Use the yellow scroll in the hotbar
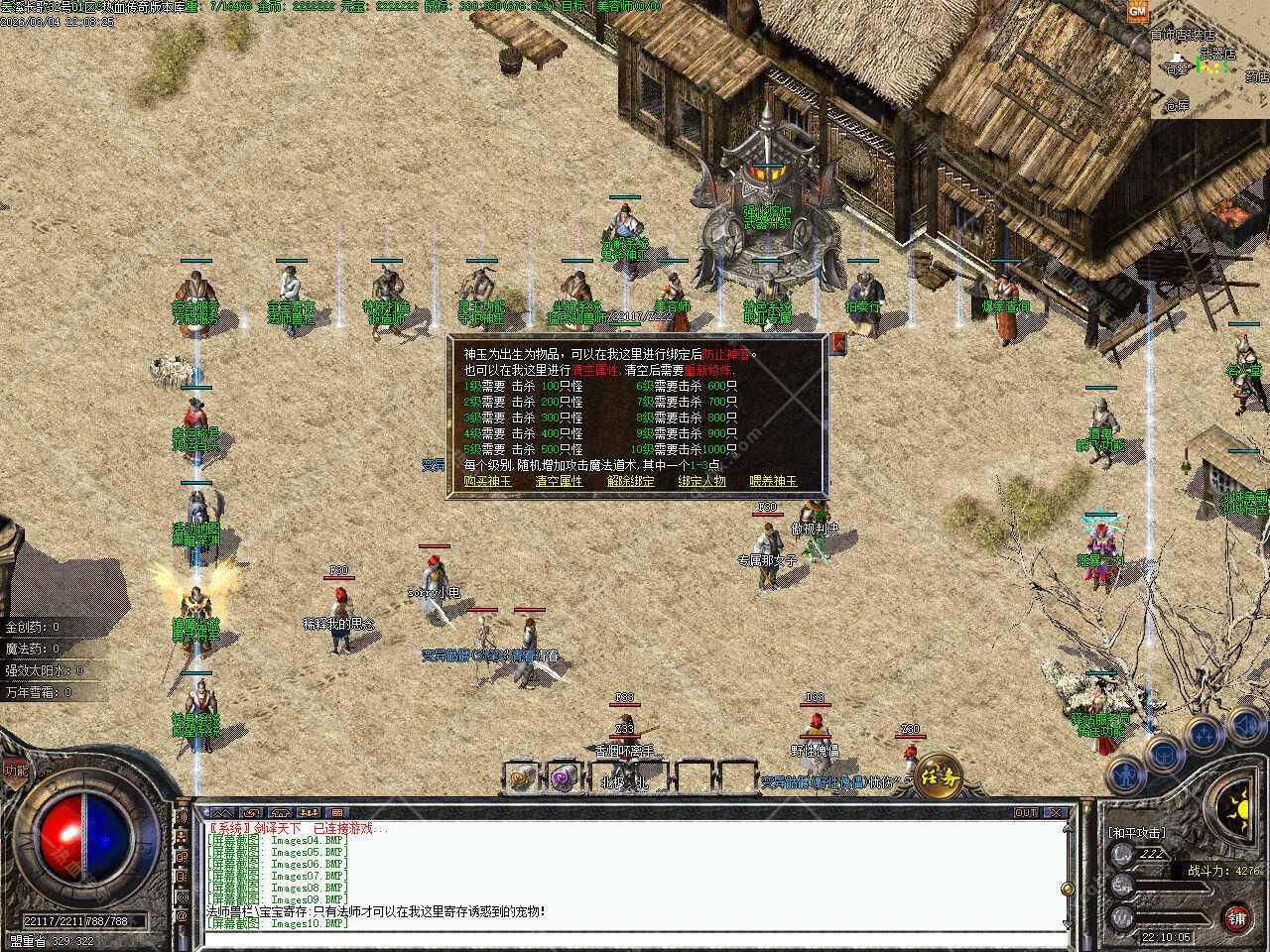 click(522, 776)
